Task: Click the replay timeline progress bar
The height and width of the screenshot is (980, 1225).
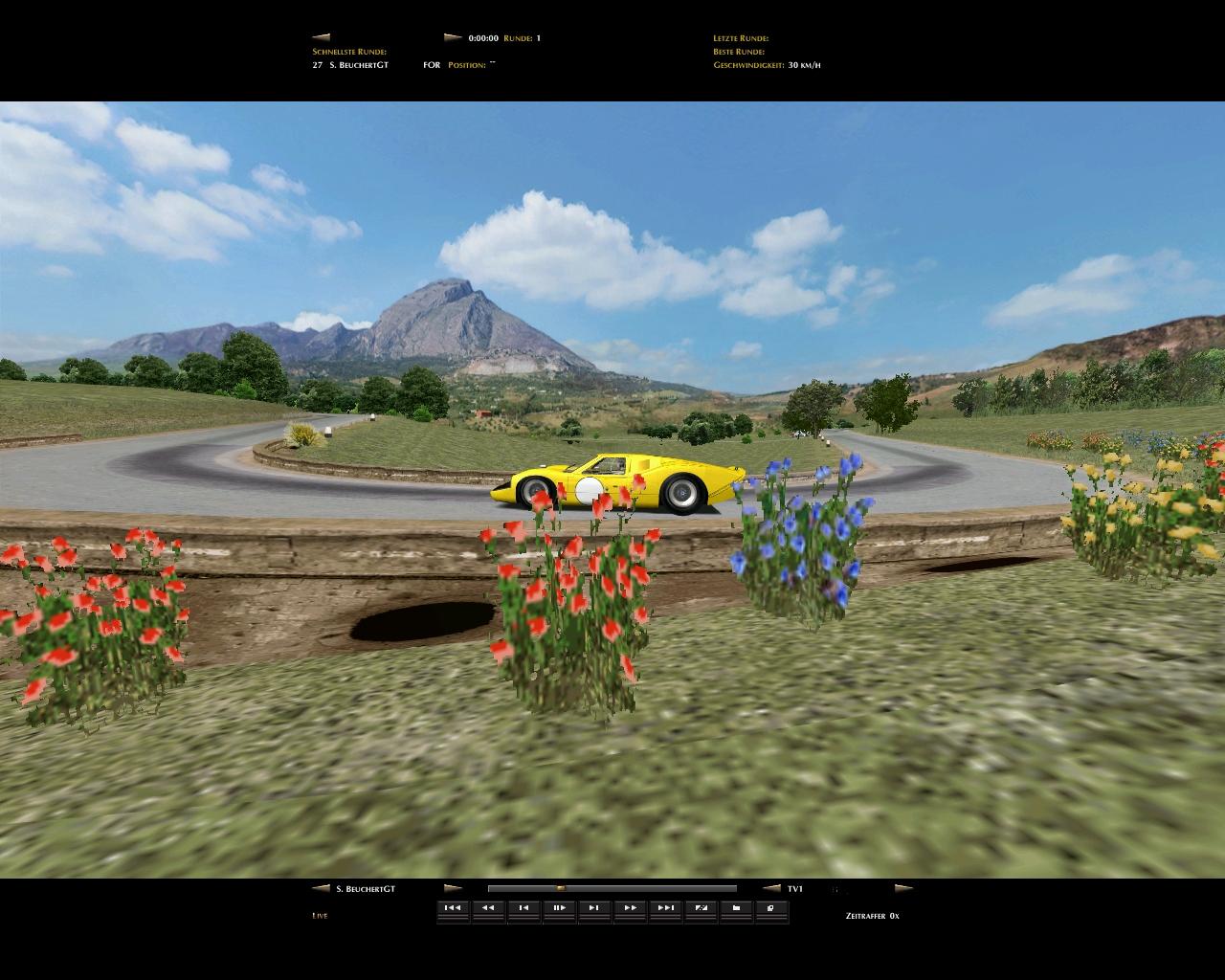Action: [x=612, y=889]
